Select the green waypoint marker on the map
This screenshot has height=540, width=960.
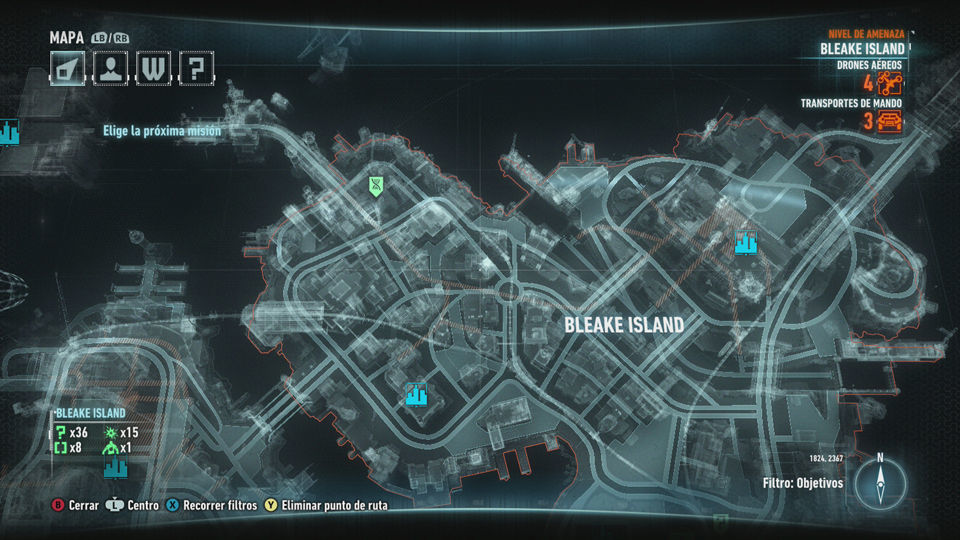(376, 184)
